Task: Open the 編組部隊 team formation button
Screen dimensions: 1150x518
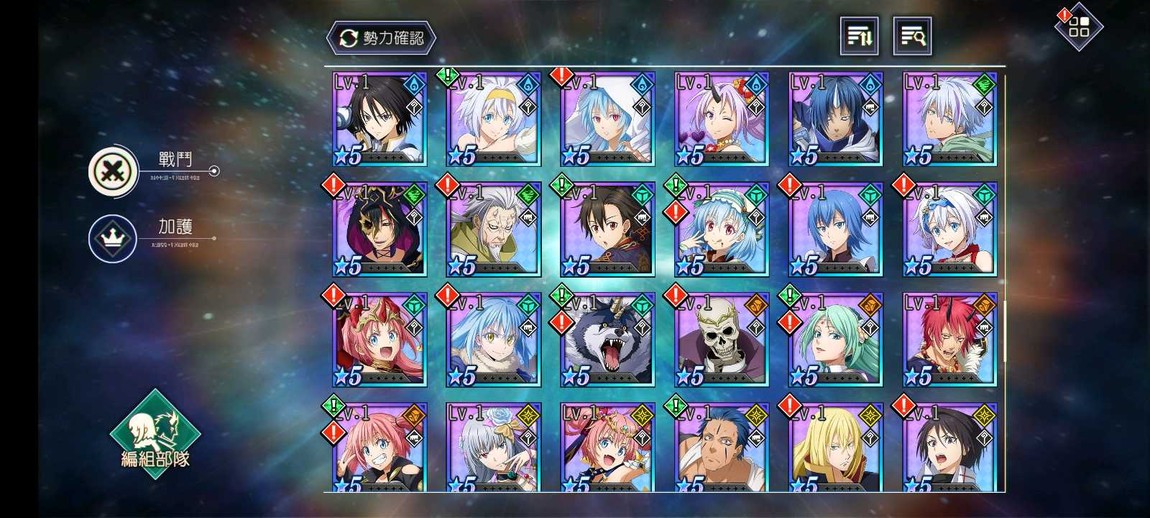Action: (154, 434)
